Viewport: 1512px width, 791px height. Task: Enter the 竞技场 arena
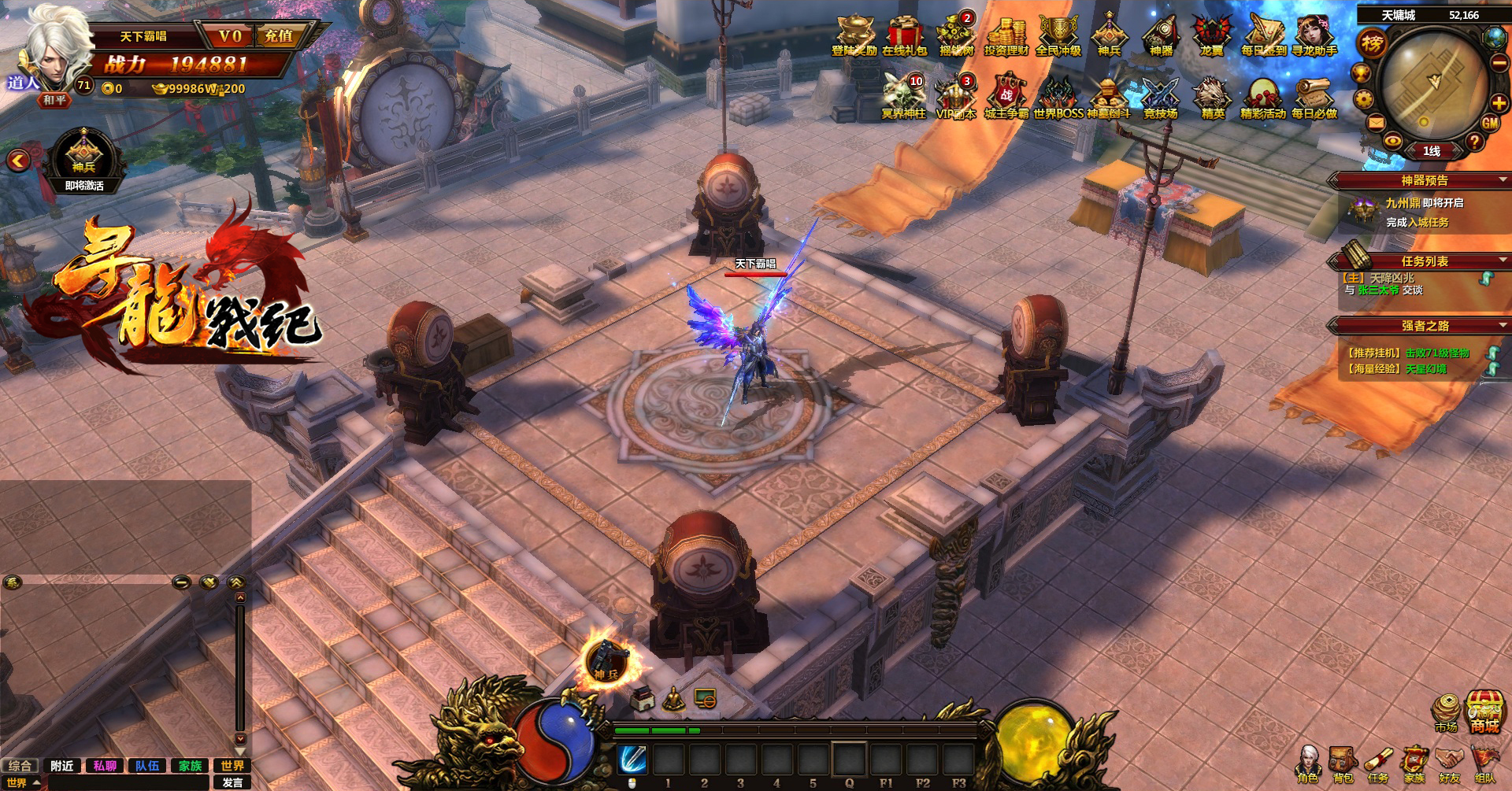coord(1160,98)
